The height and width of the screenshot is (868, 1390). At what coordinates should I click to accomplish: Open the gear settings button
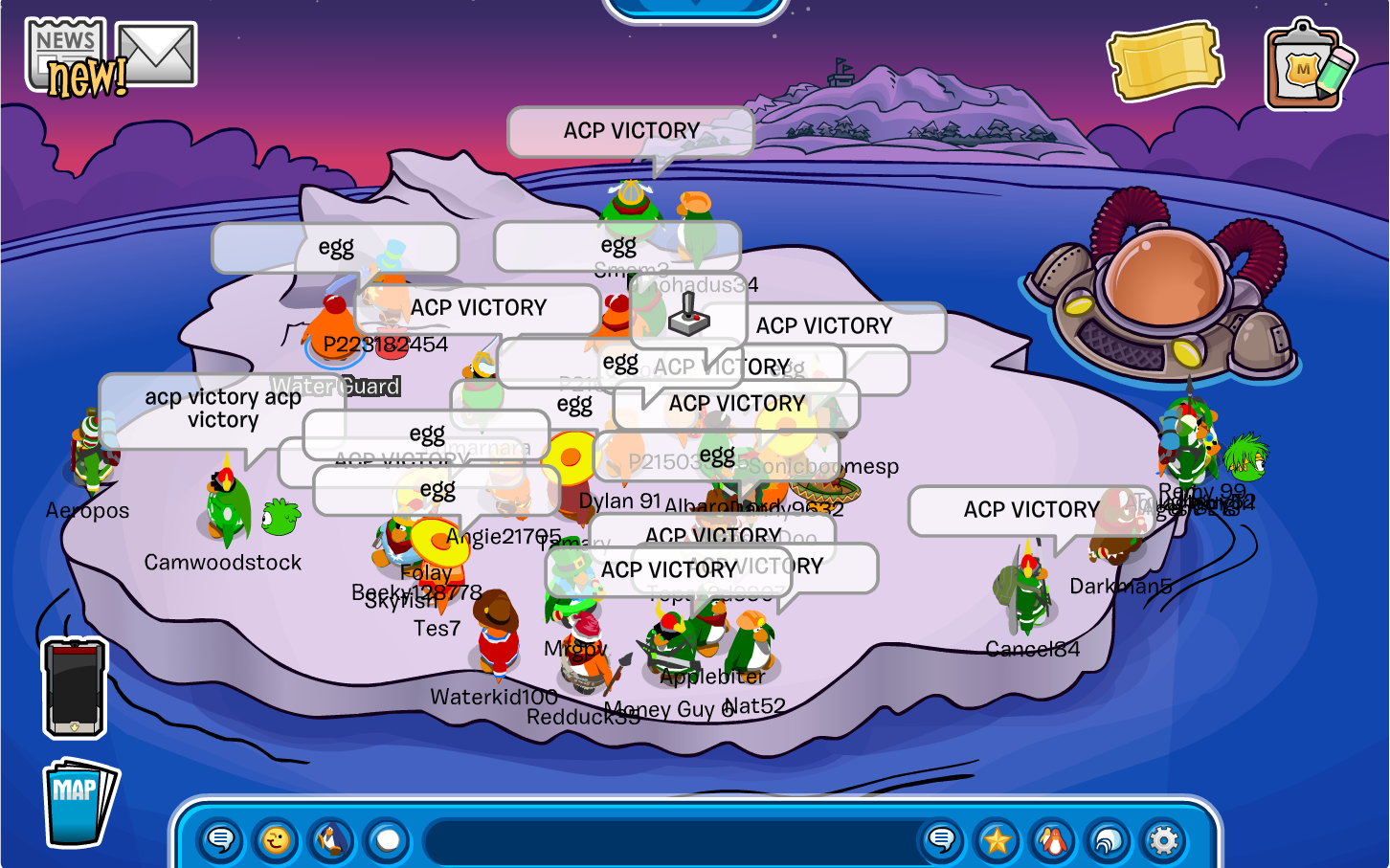pyautogui.click(x=1163, y=840)
